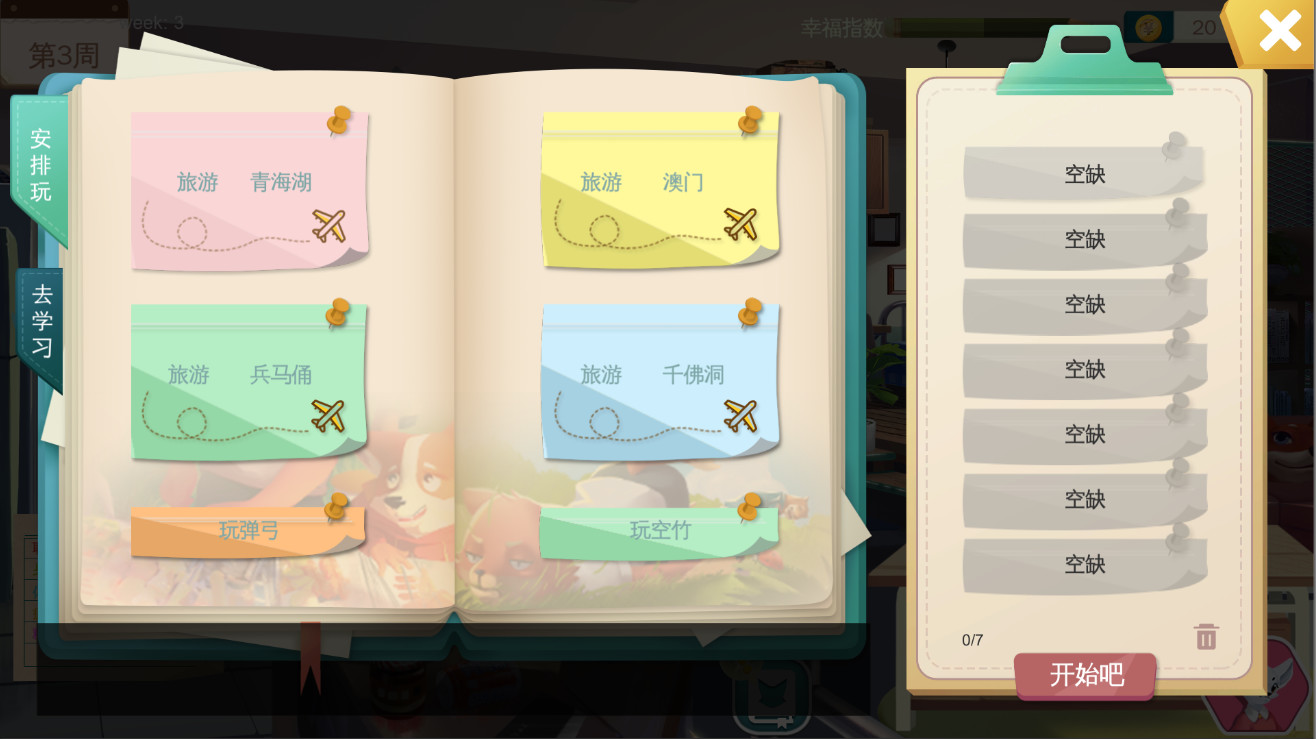Click the first empty 空缺 slot

[1085, 172]
